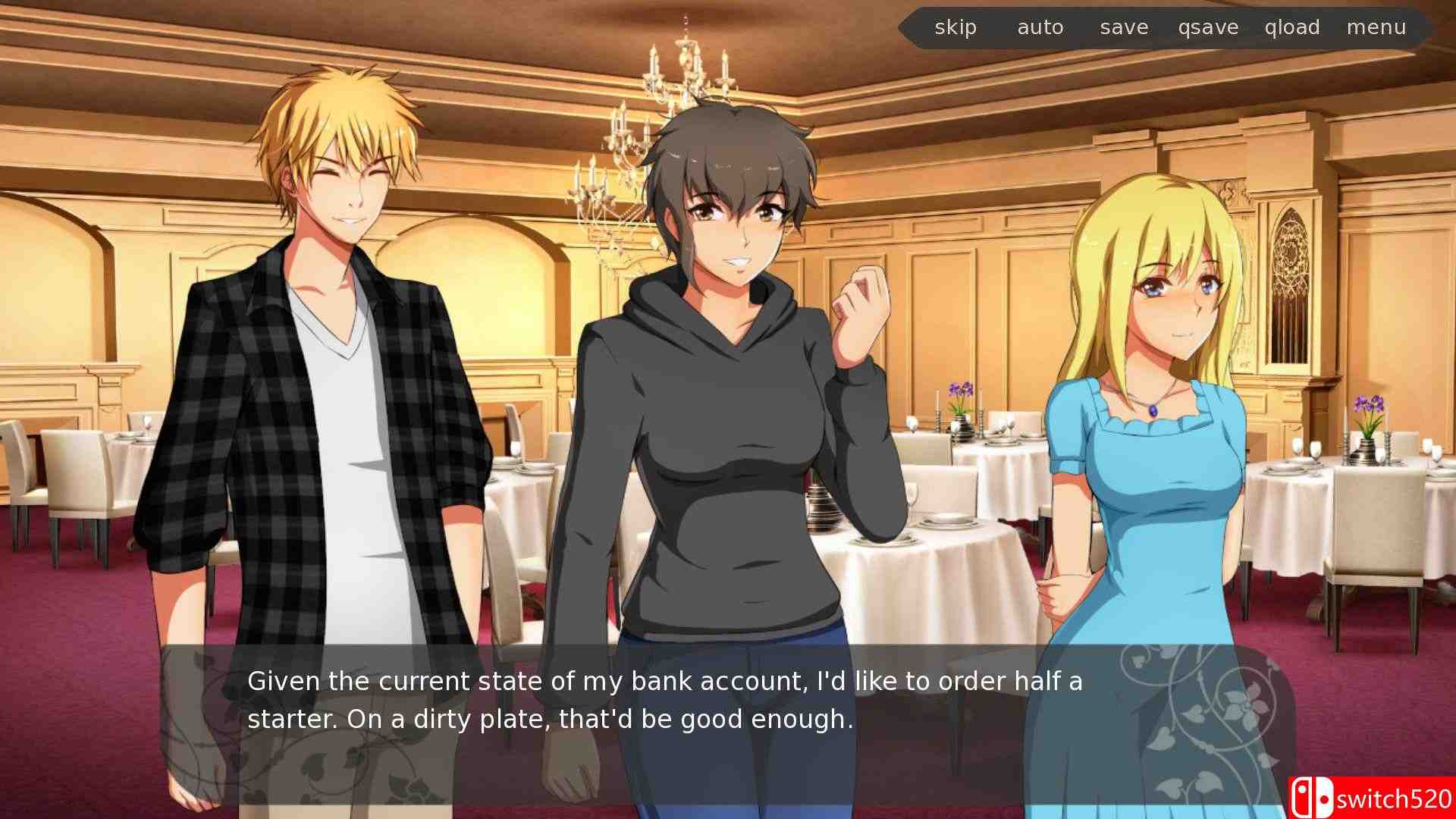Click the qsave label between save and qload

coord(1207,27)
